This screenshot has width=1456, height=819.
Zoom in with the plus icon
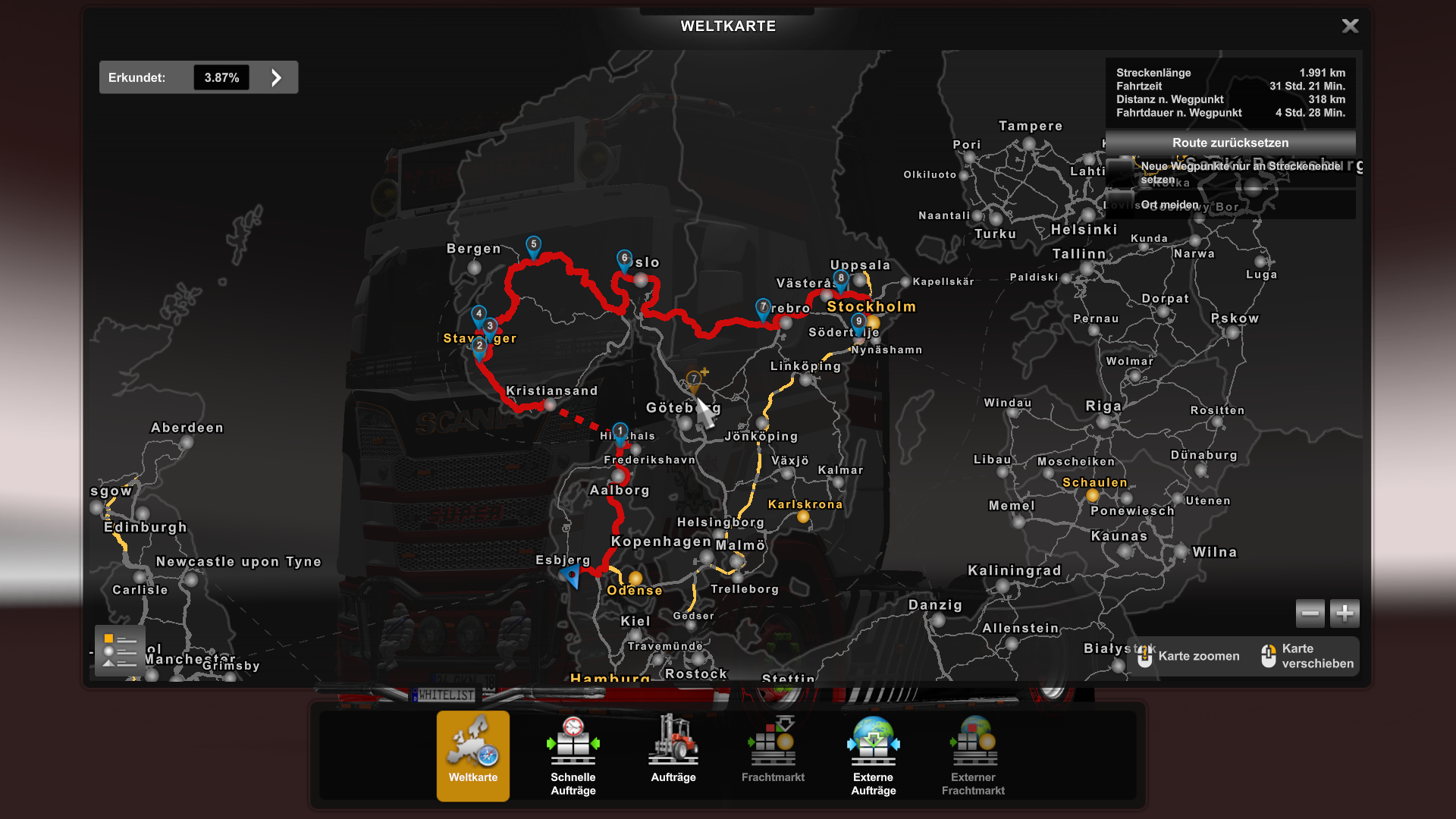[x=1345, y=613]
